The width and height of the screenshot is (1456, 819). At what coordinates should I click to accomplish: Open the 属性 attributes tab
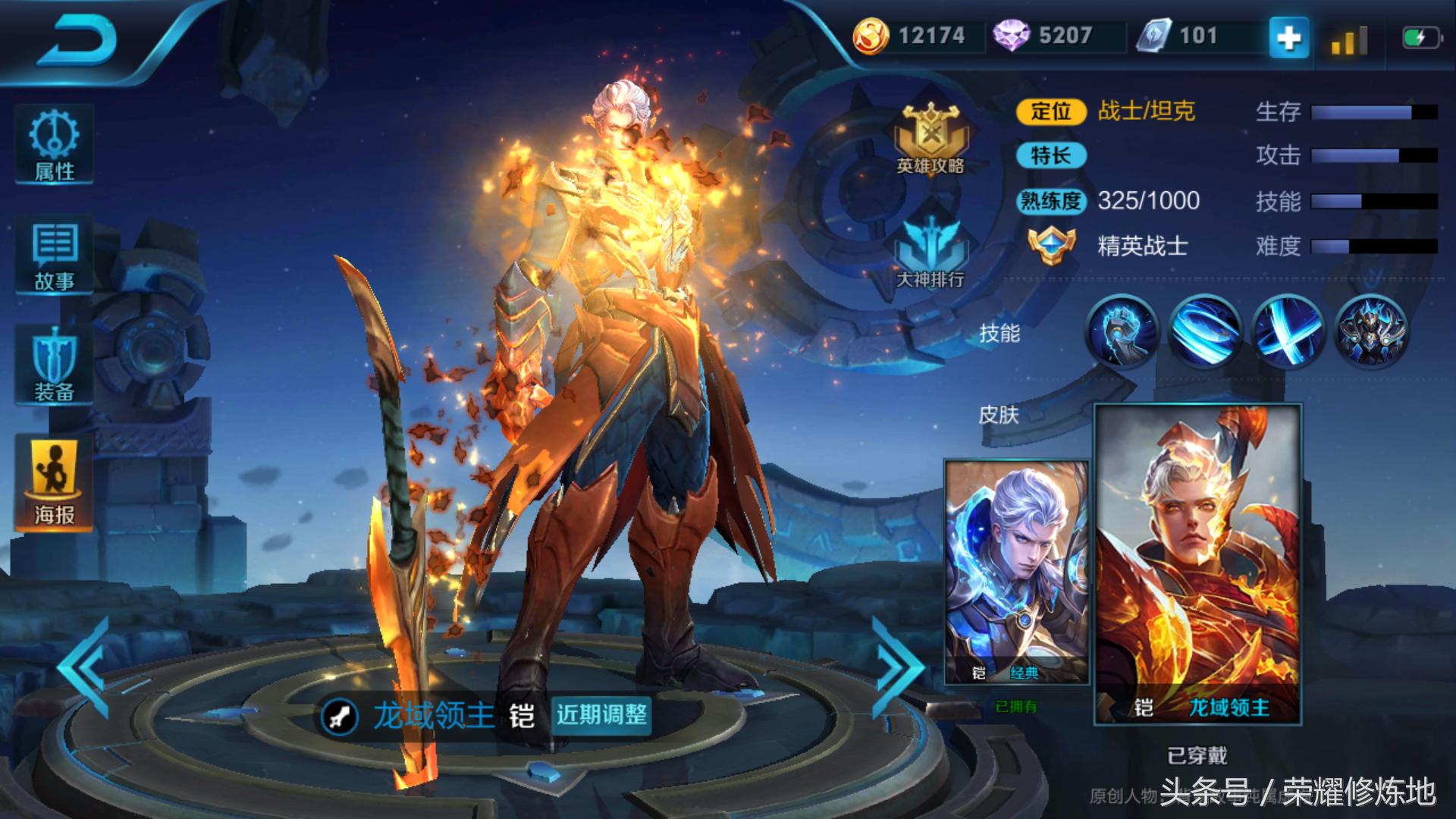coord(54,145)
